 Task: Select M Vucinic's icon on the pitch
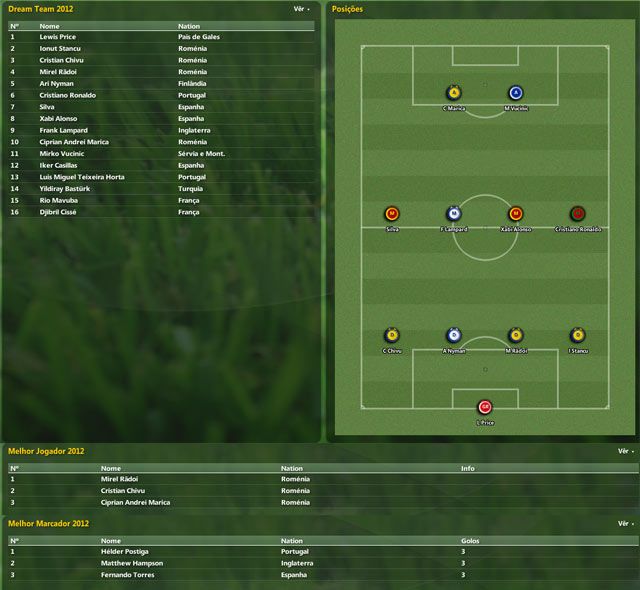pyautogui.click(x=516, y=93)
